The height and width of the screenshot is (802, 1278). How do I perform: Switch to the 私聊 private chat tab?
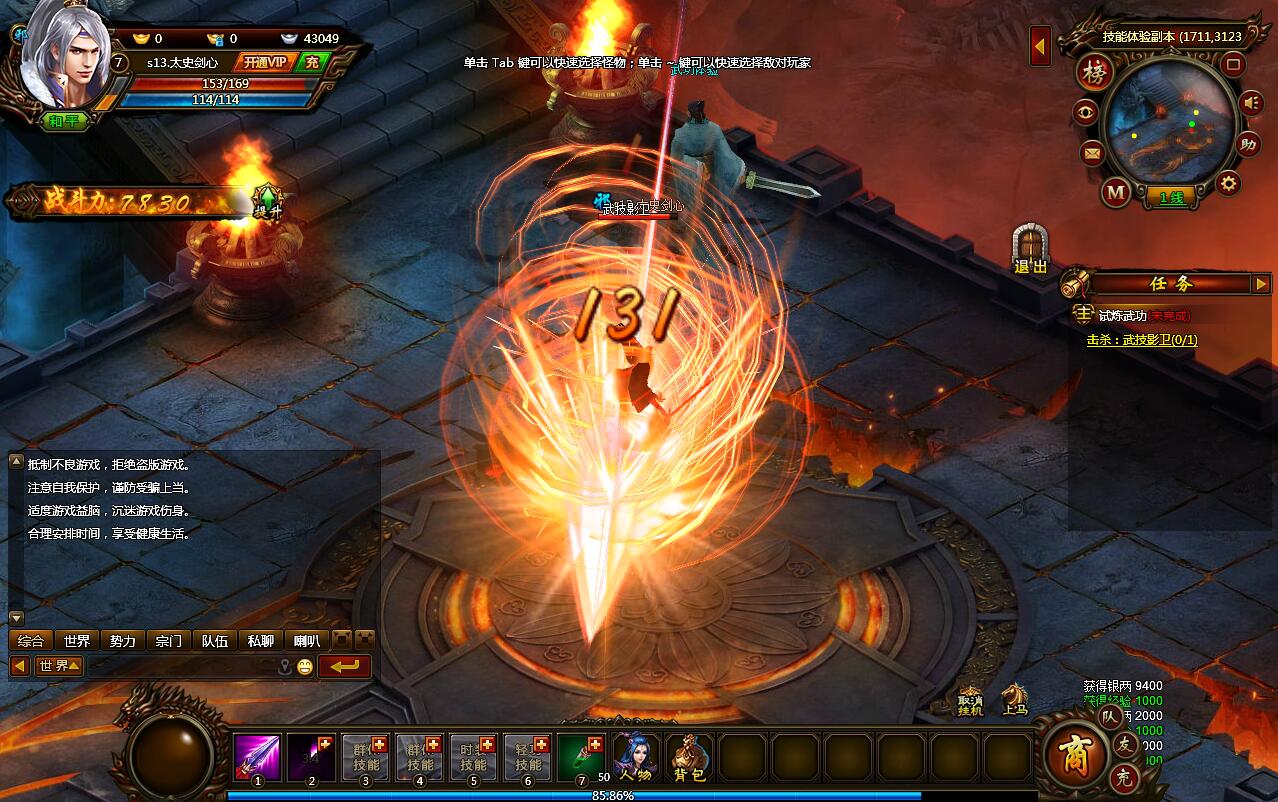260,641
